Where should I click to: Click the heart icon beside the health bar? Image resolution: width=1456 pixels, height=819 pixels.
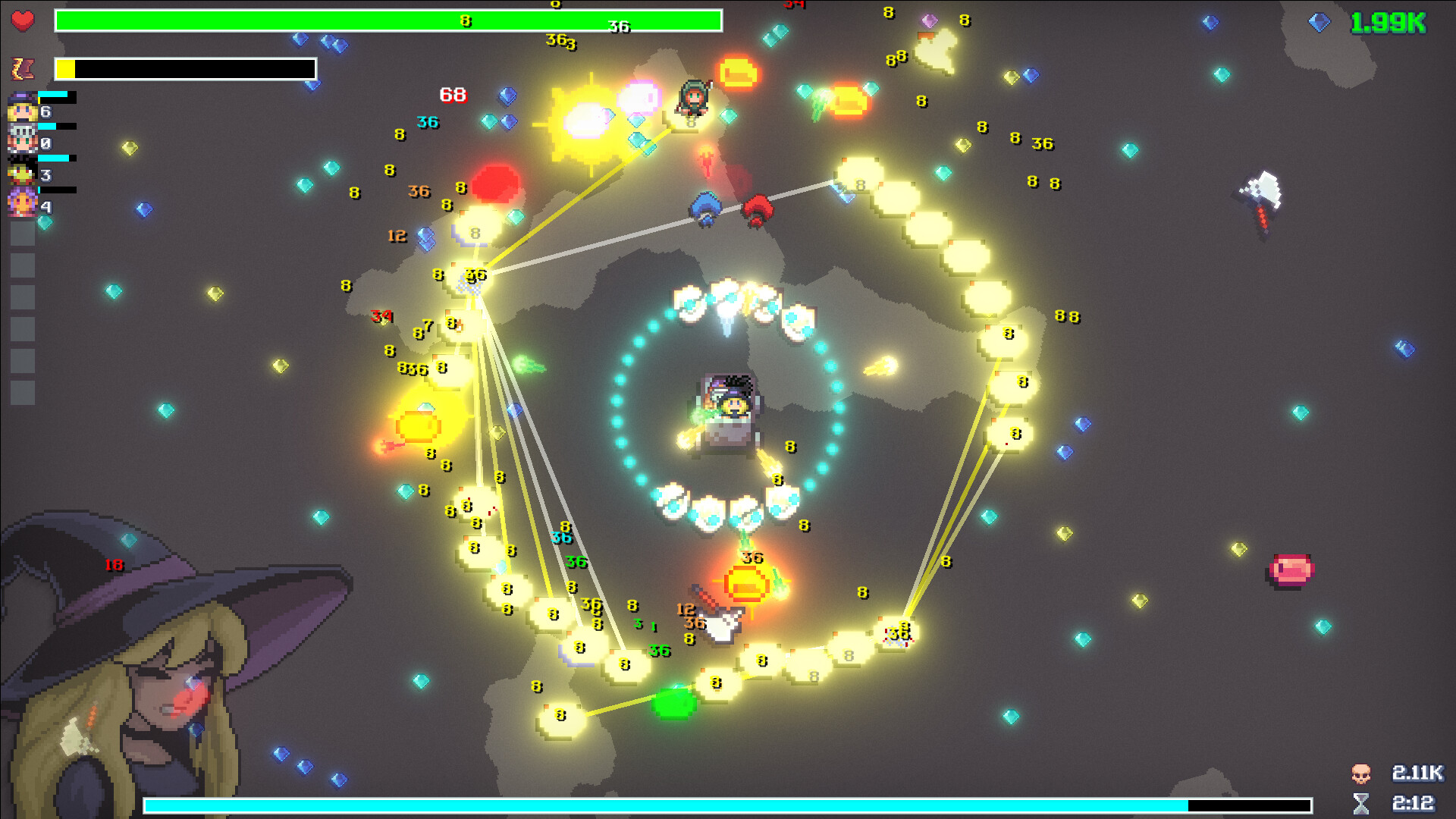(x=23, y=20)
